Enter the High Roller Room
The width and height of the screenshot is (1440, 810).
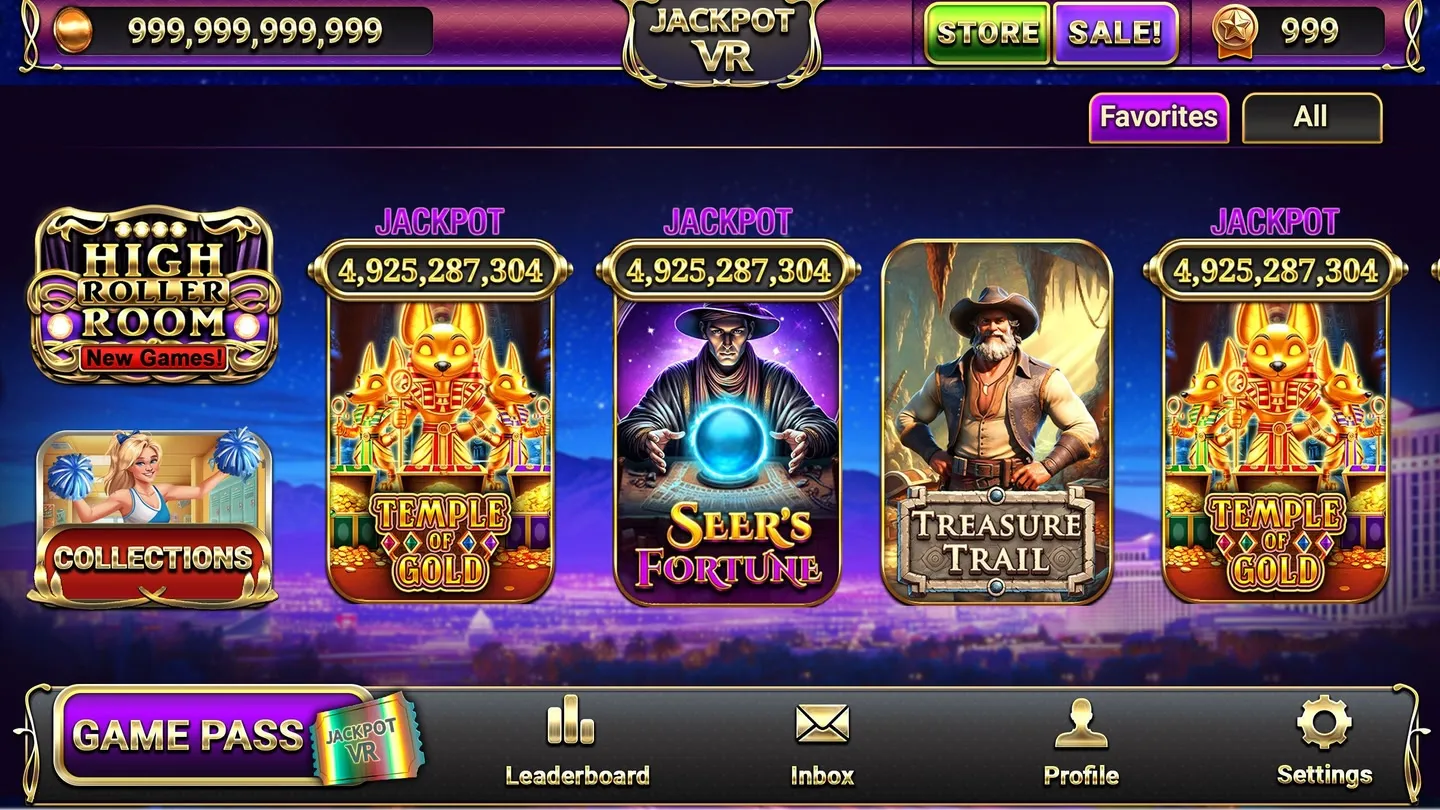pos(155,294)
